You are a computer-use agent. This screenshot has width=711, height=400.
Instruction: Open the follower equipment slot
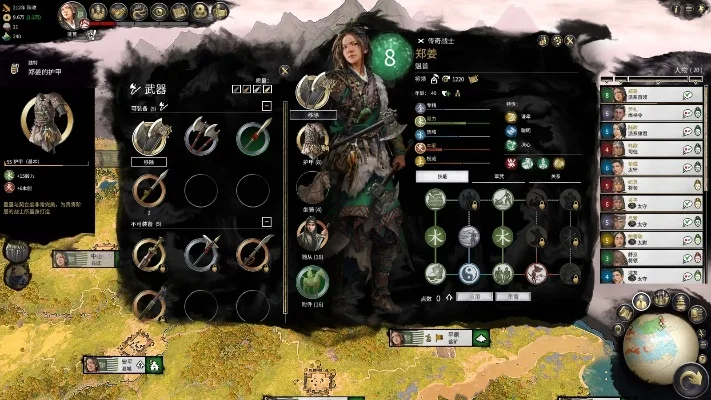pos(312,233)
